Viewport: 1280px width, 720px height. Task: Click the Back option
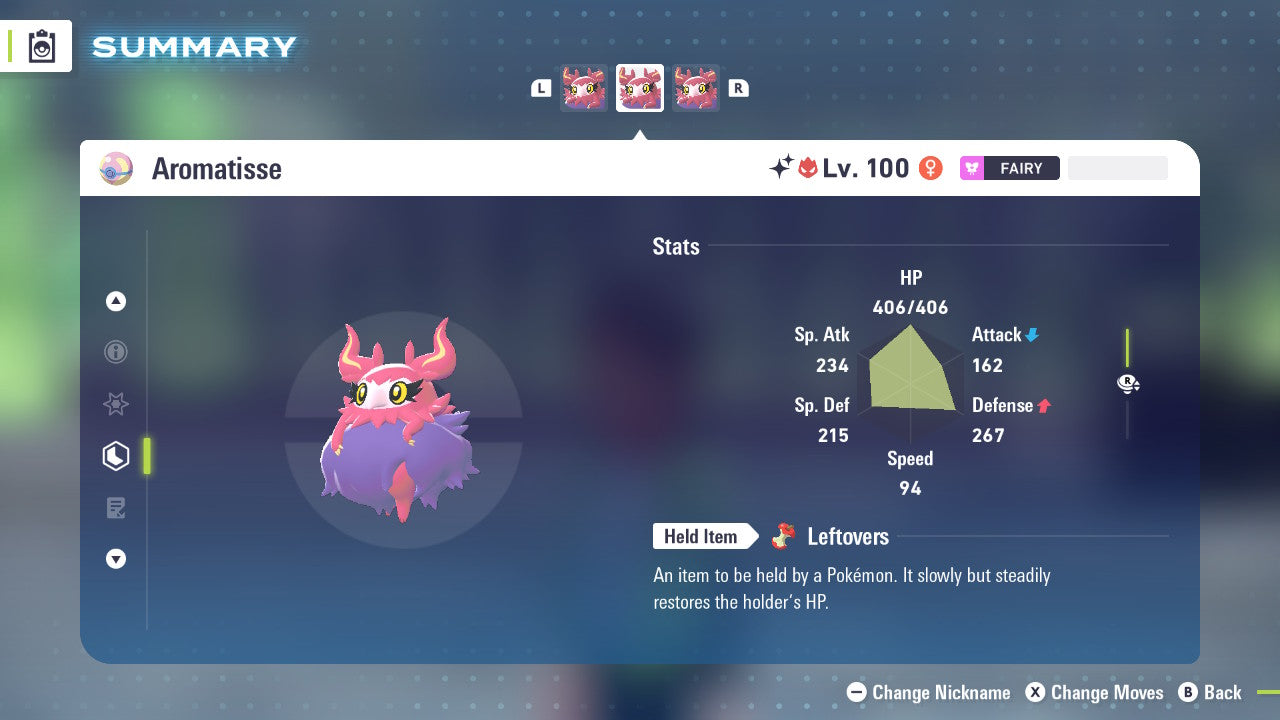pos(1222,692)
